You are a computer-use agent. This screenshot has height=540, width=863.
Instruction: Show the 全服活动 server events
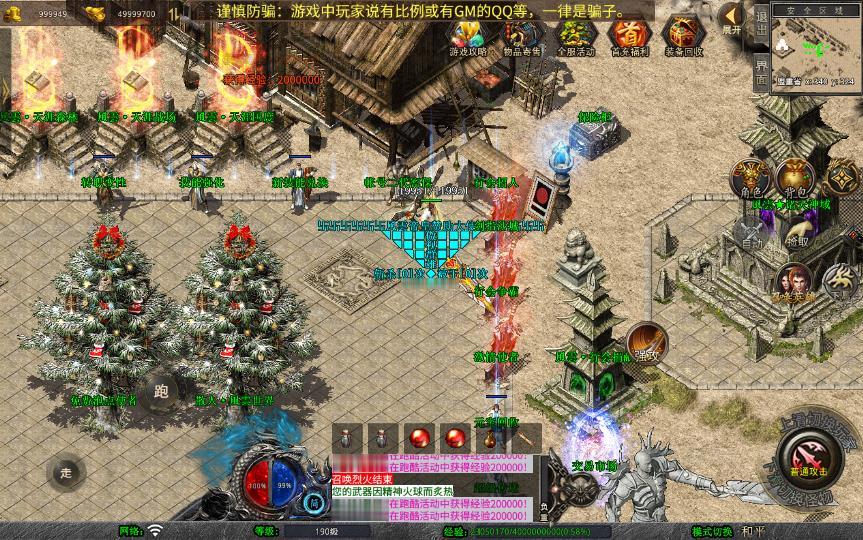(x=575, y=37)
